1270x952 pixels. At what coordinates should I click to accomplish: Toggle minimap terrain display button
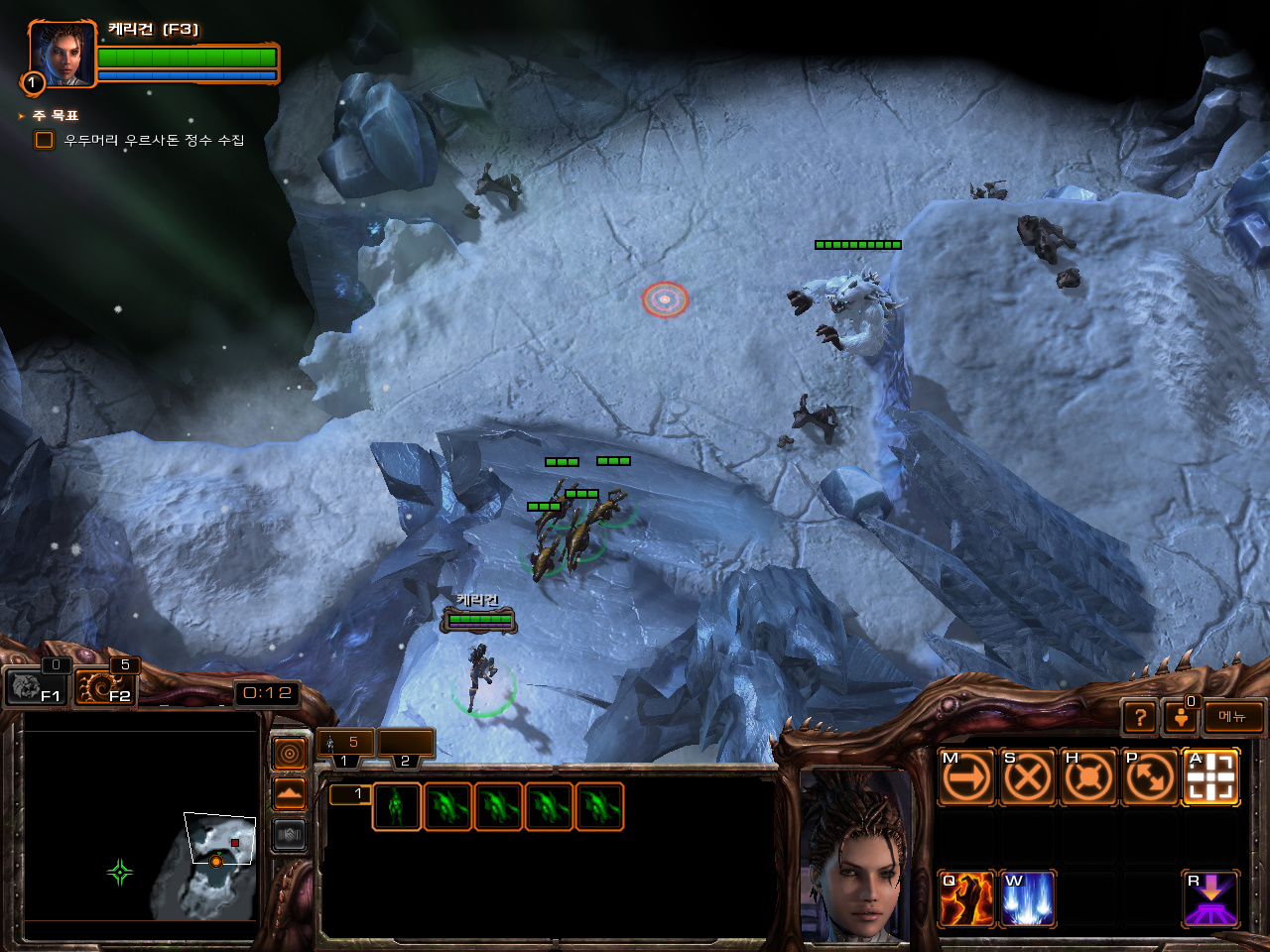[289, 794]
